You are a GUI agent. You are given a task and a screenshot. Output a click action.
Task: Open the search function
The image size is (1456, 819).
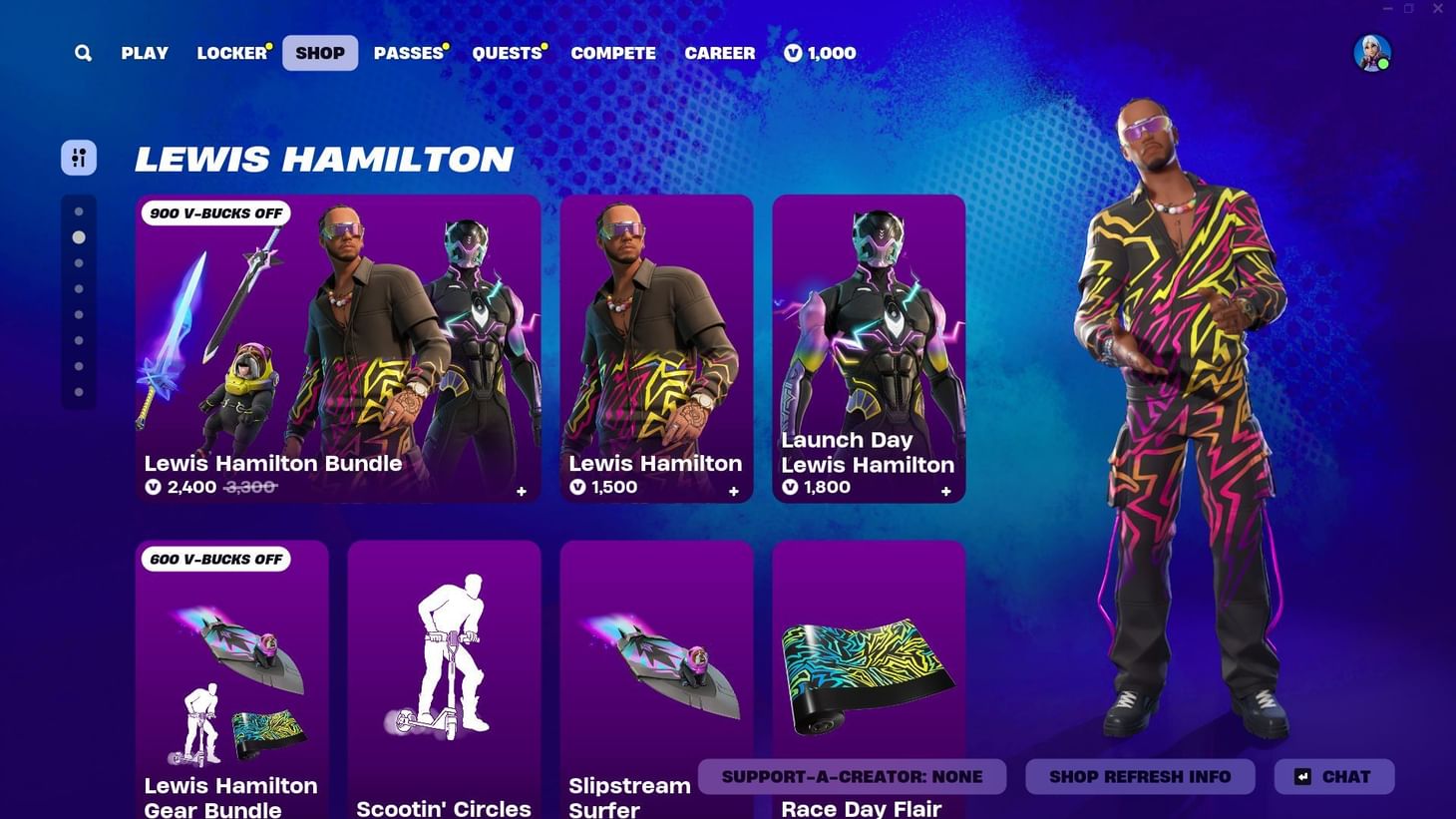83,53
